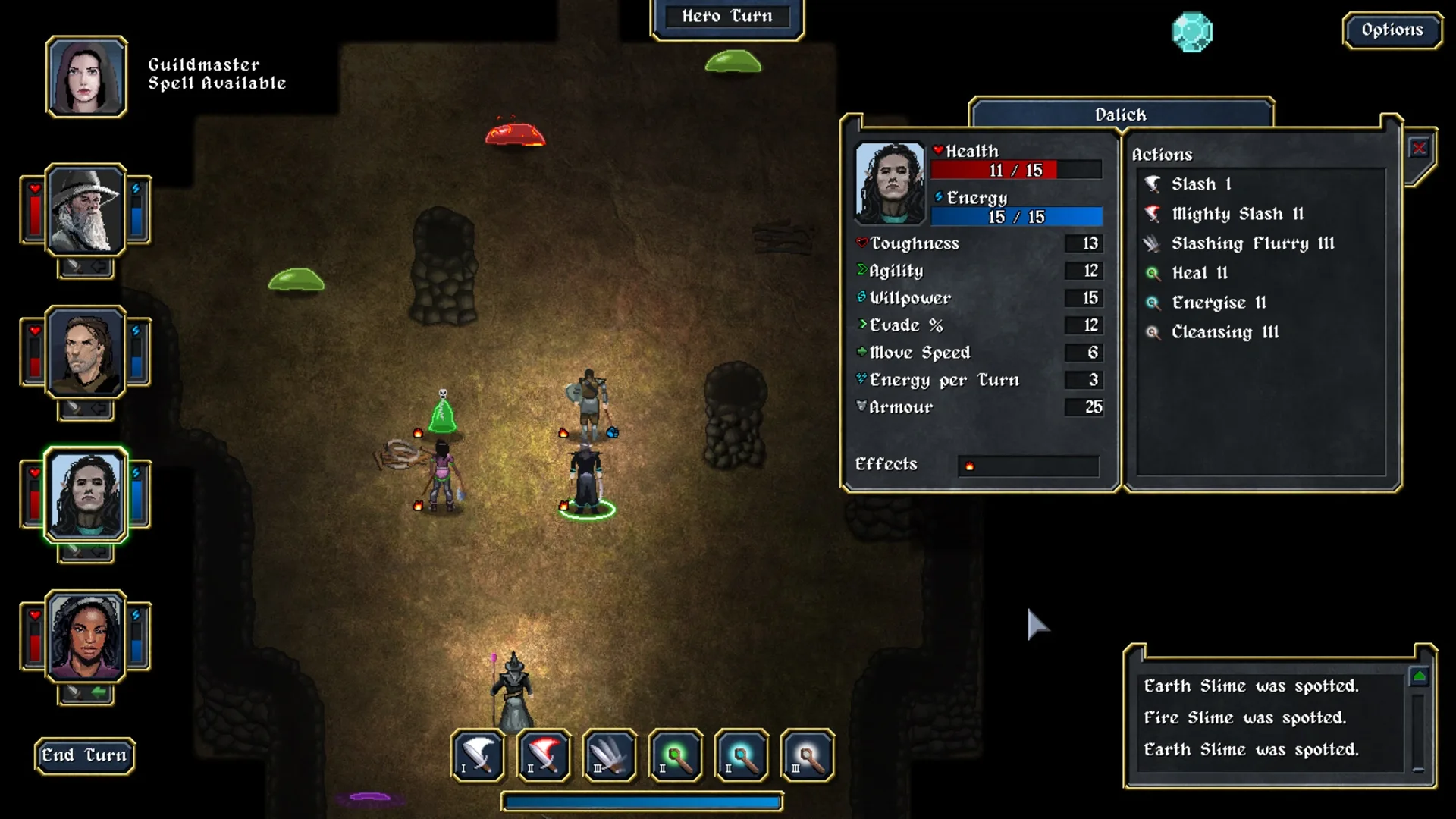Click the cyan gem icon

coord(1192,32)
